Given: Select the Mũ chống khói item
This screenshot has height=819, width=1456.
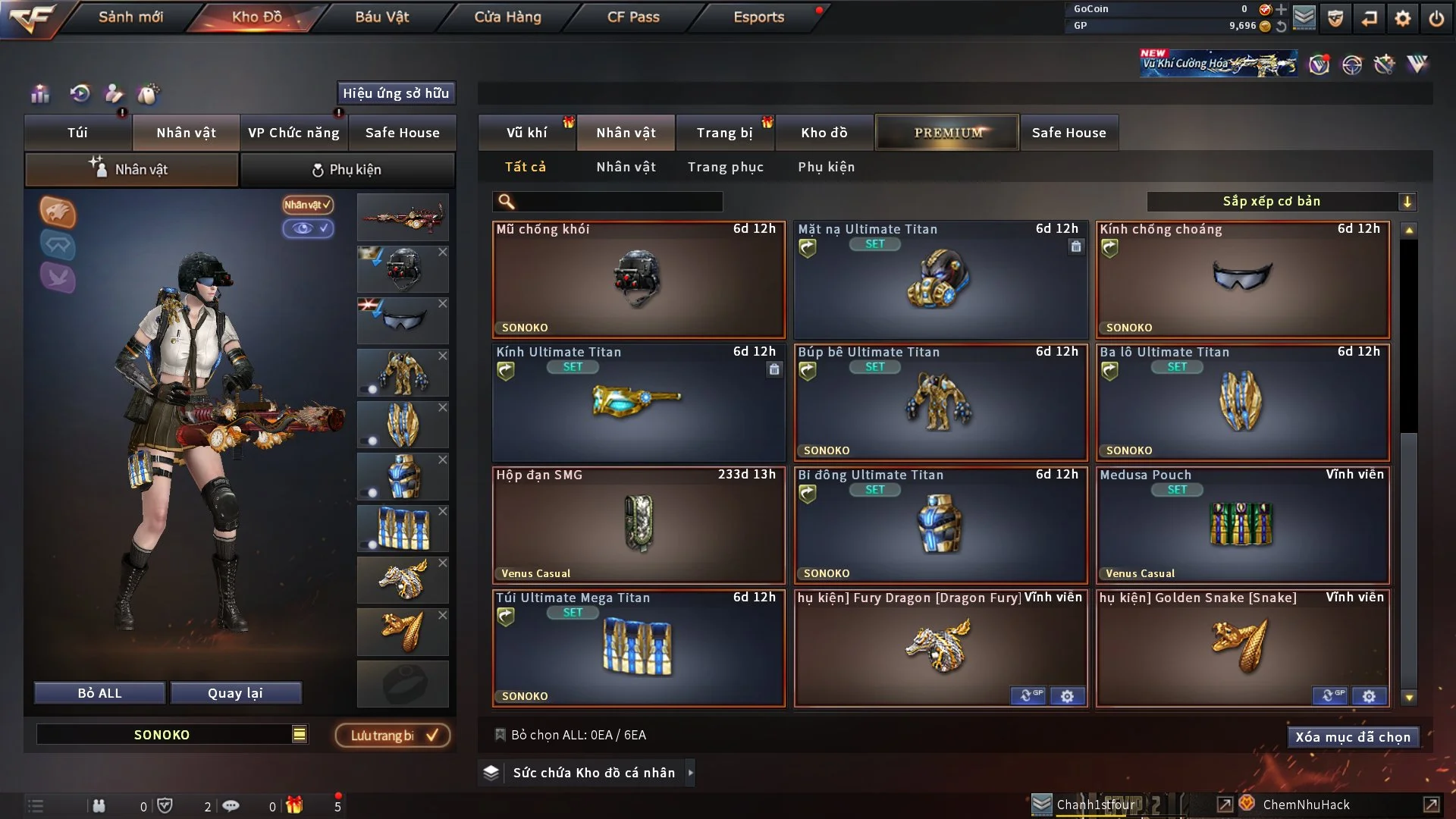Looking at the screenshot, I should pos(638,280).
